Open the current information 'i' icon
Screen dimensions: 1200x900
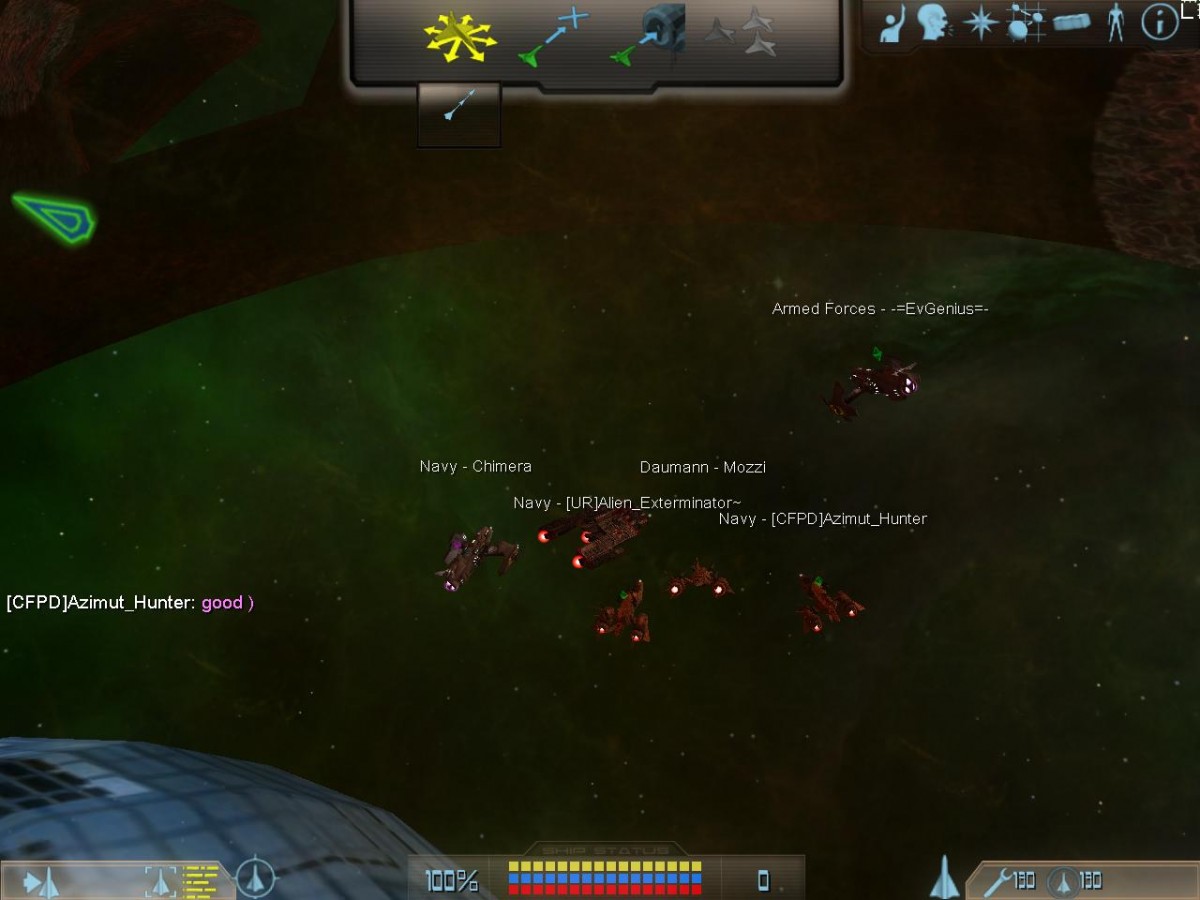(x=1160, y=23)
